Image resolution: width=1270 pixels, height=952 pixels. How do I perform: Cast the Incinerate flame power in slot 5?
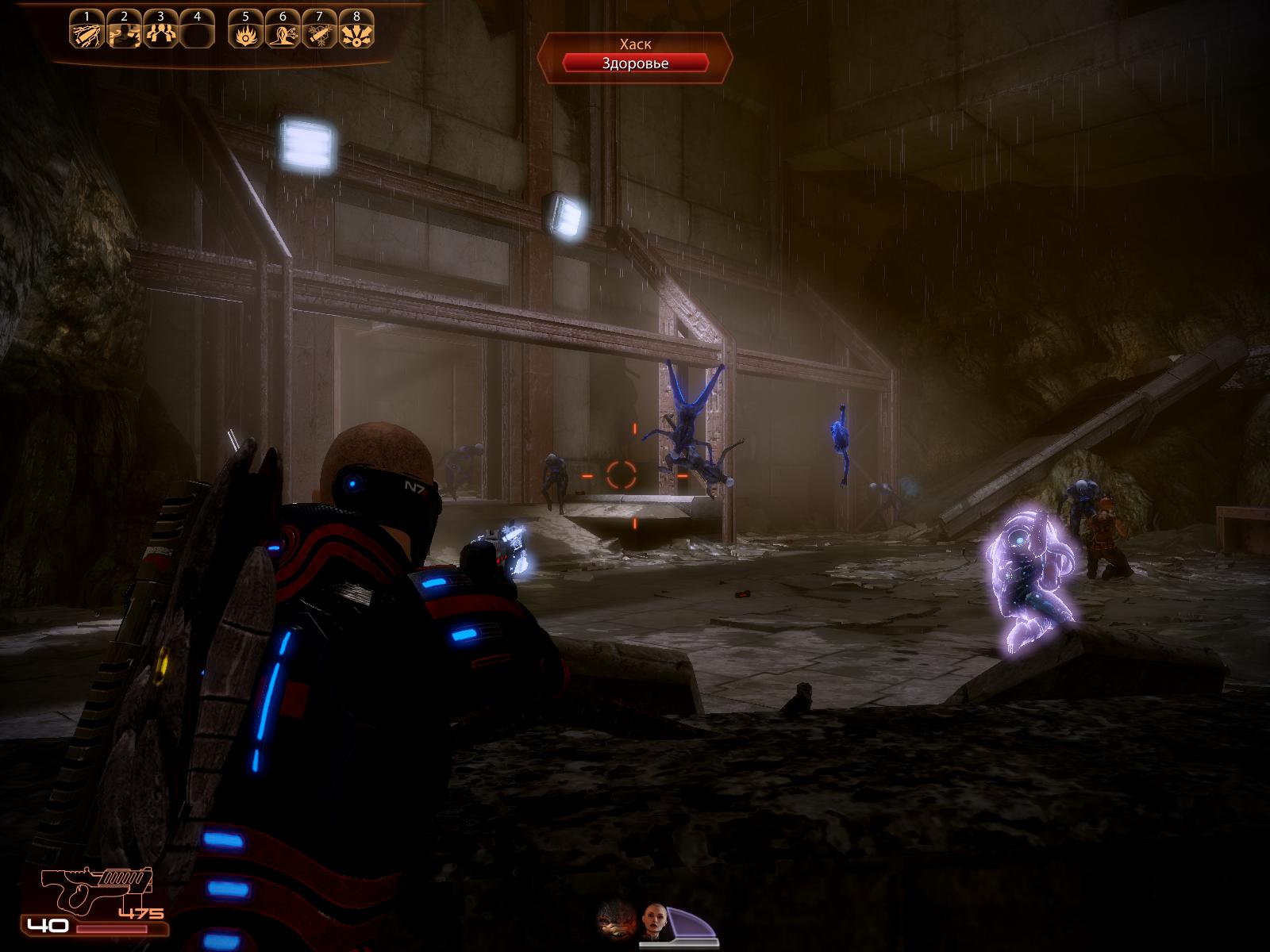click(245, 33)
